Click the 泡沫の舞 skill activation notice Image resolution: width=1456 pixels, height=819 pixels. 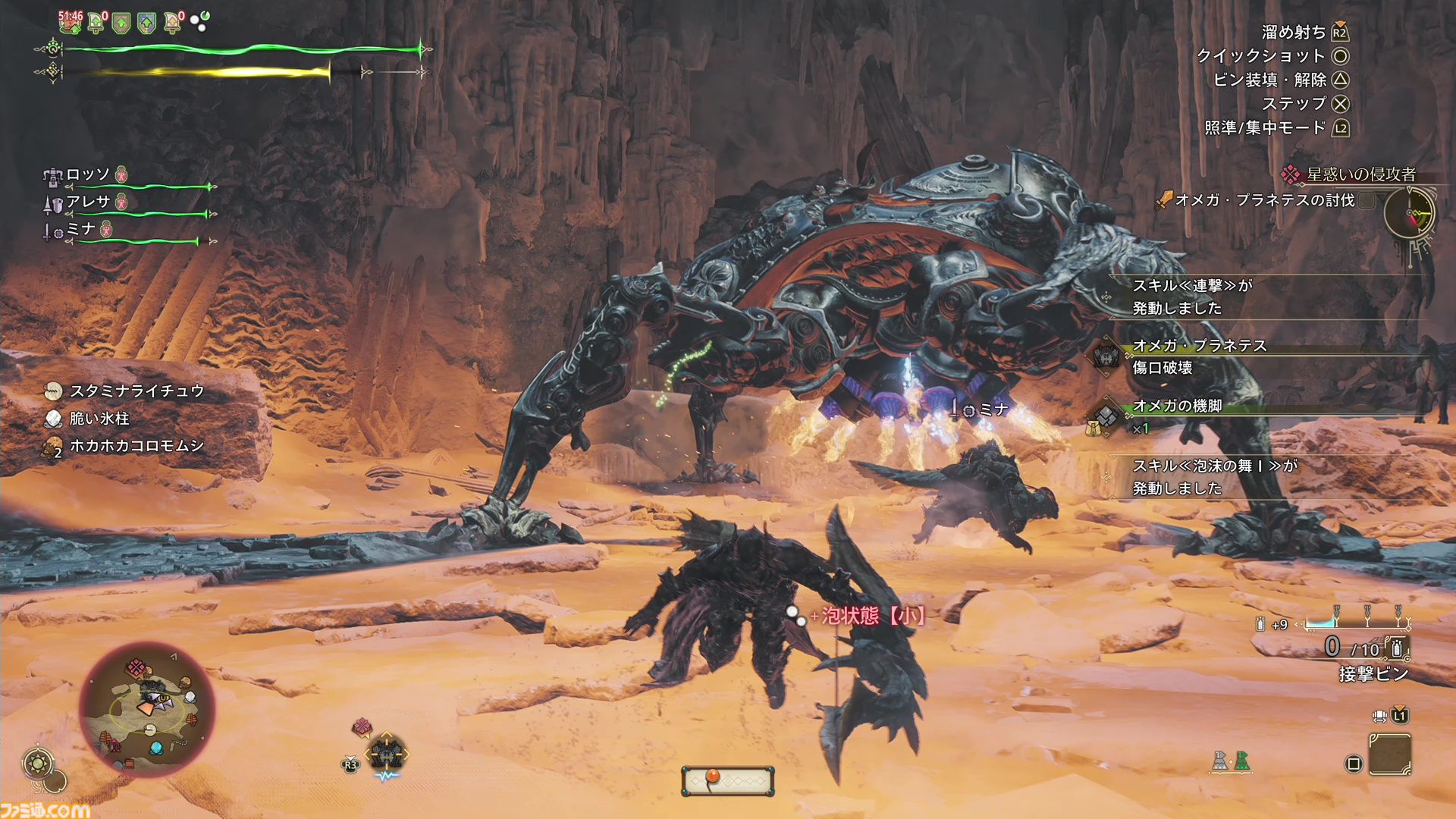[1215, 477]
